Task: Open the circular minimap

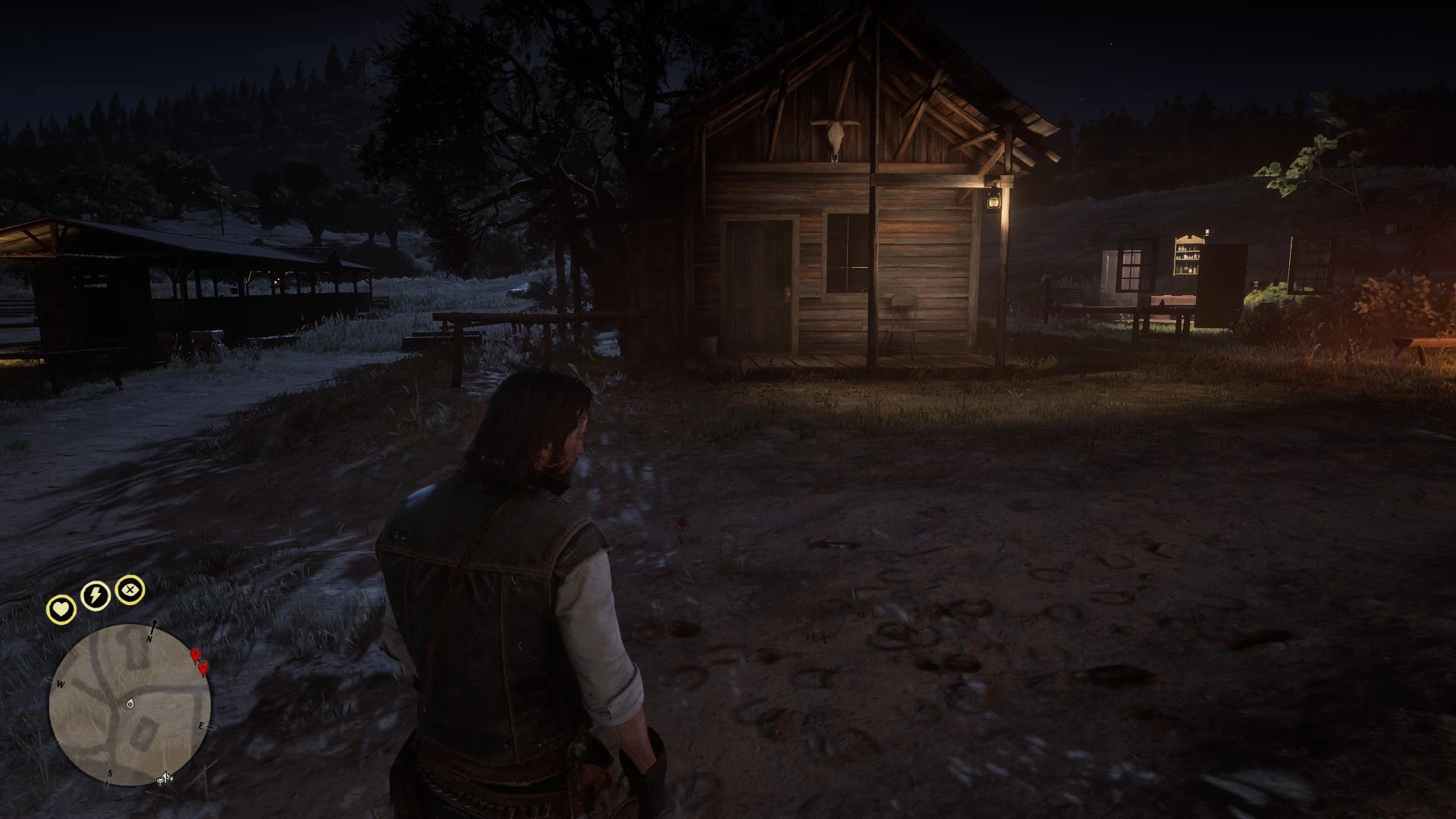Action: tap(130, 704)
